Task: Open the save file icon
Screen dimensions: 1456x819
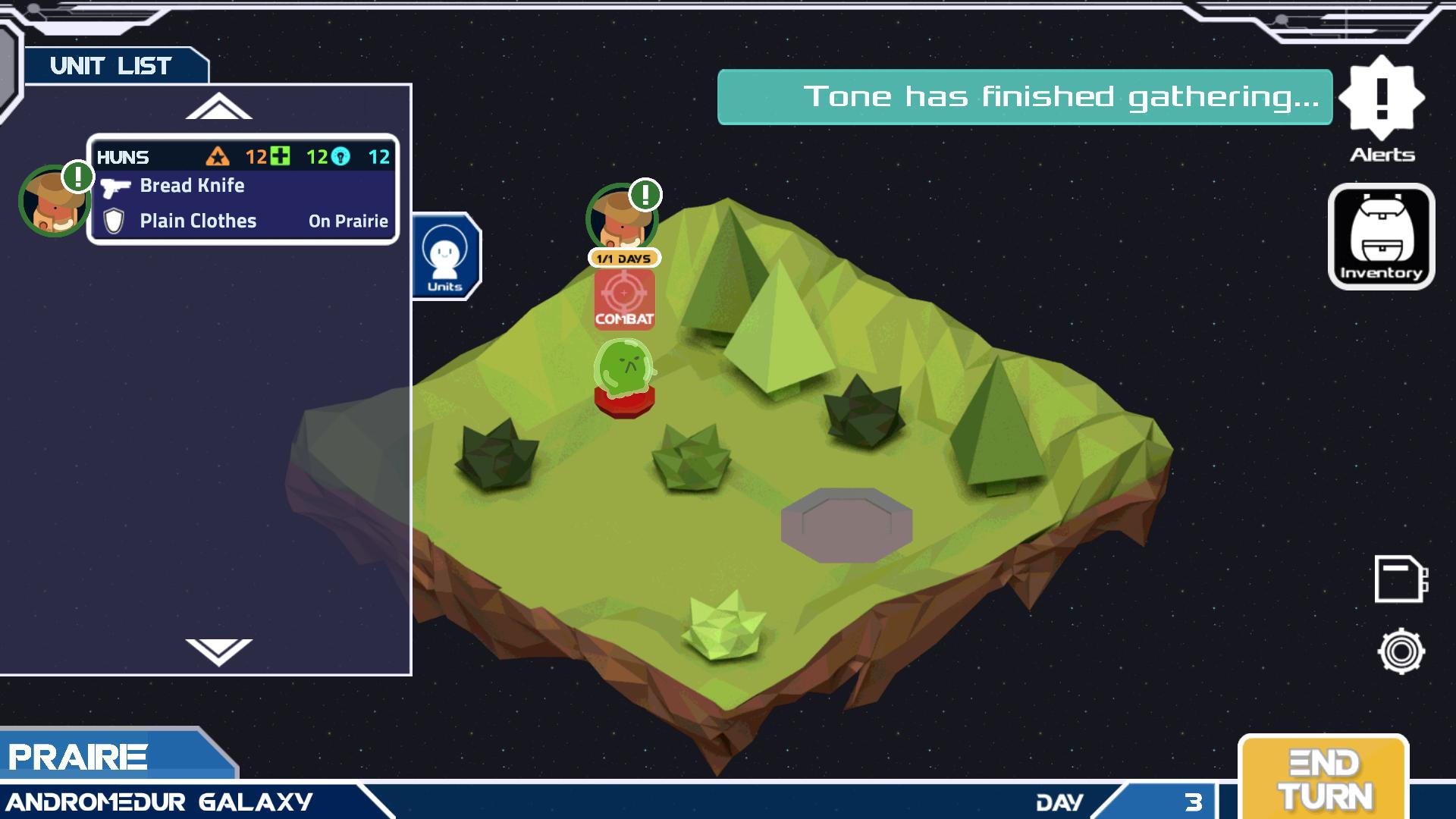Action: pyautogui.click(x=1400, y=579)
